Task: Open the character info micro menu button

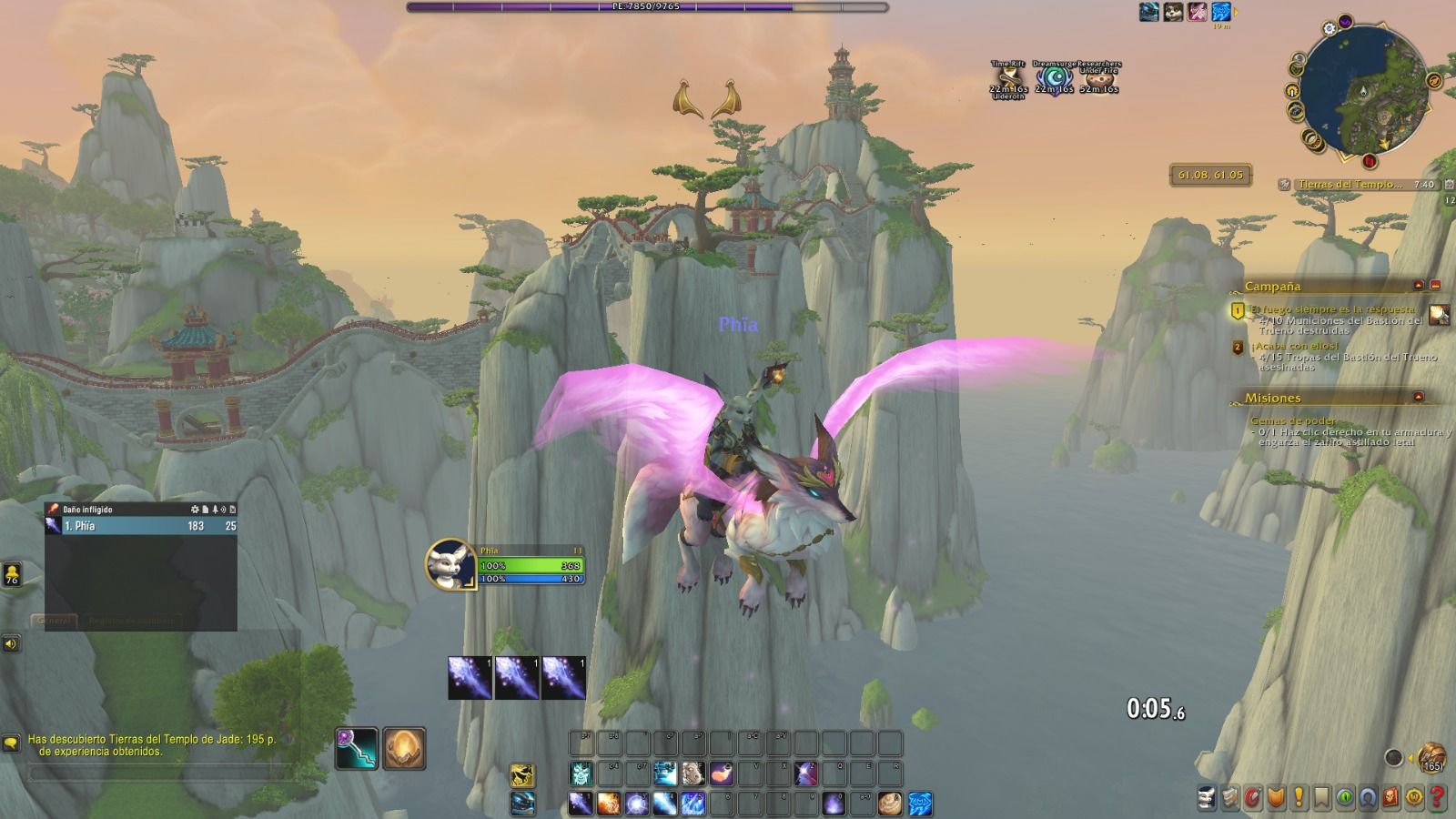Action: click(x=1207, y=798)
